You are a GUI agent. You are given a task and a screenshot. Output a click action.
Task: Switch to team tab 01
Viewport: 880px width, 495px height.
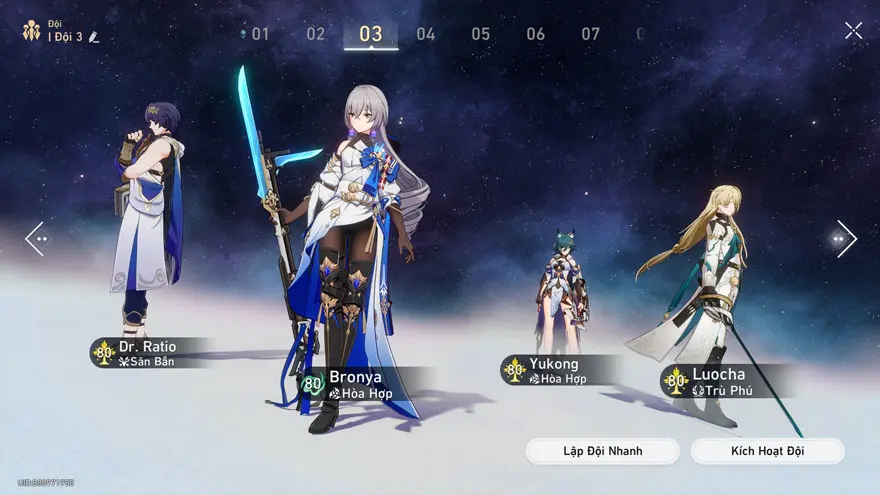pos(260,34)
